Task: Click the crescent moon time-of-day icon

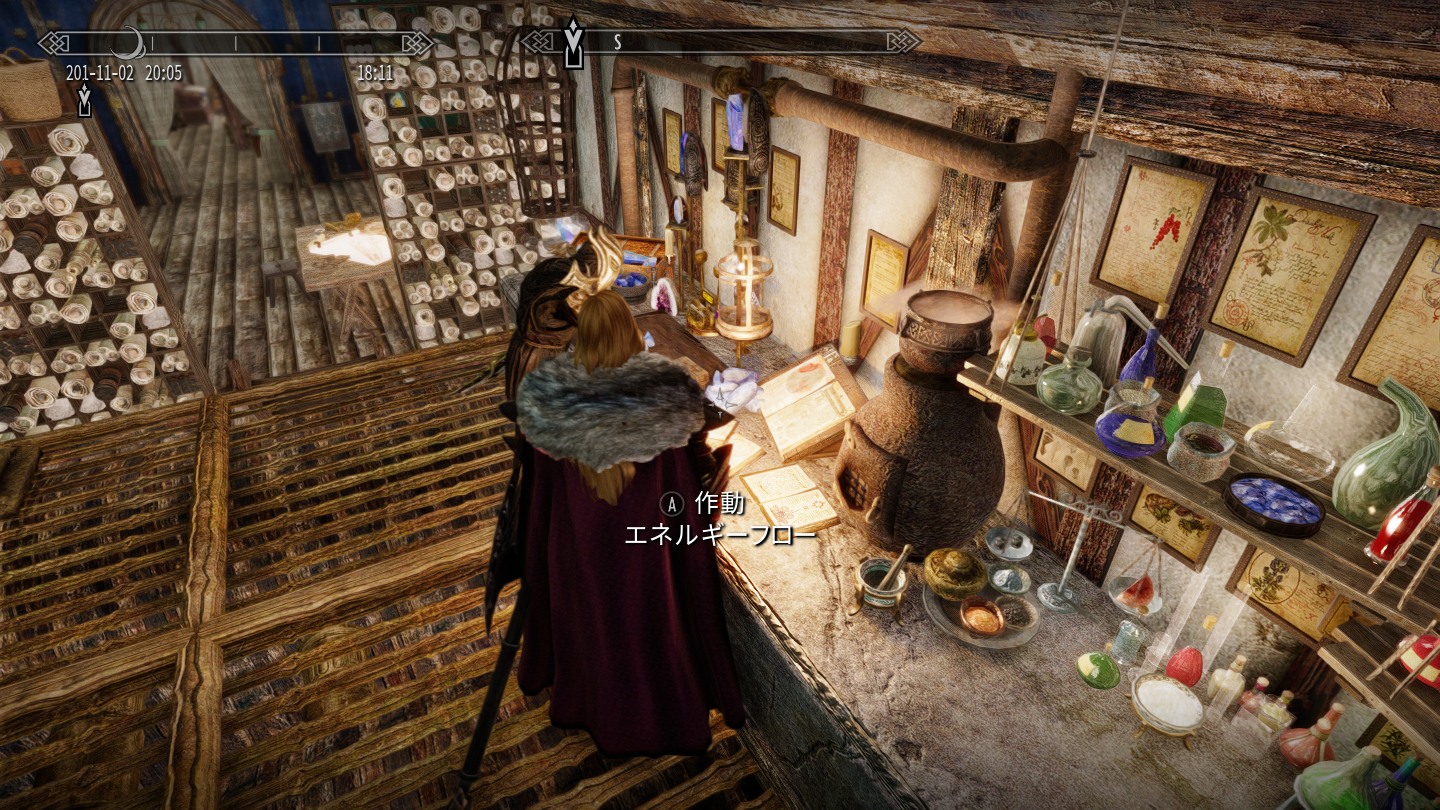Action: (128, 43)
